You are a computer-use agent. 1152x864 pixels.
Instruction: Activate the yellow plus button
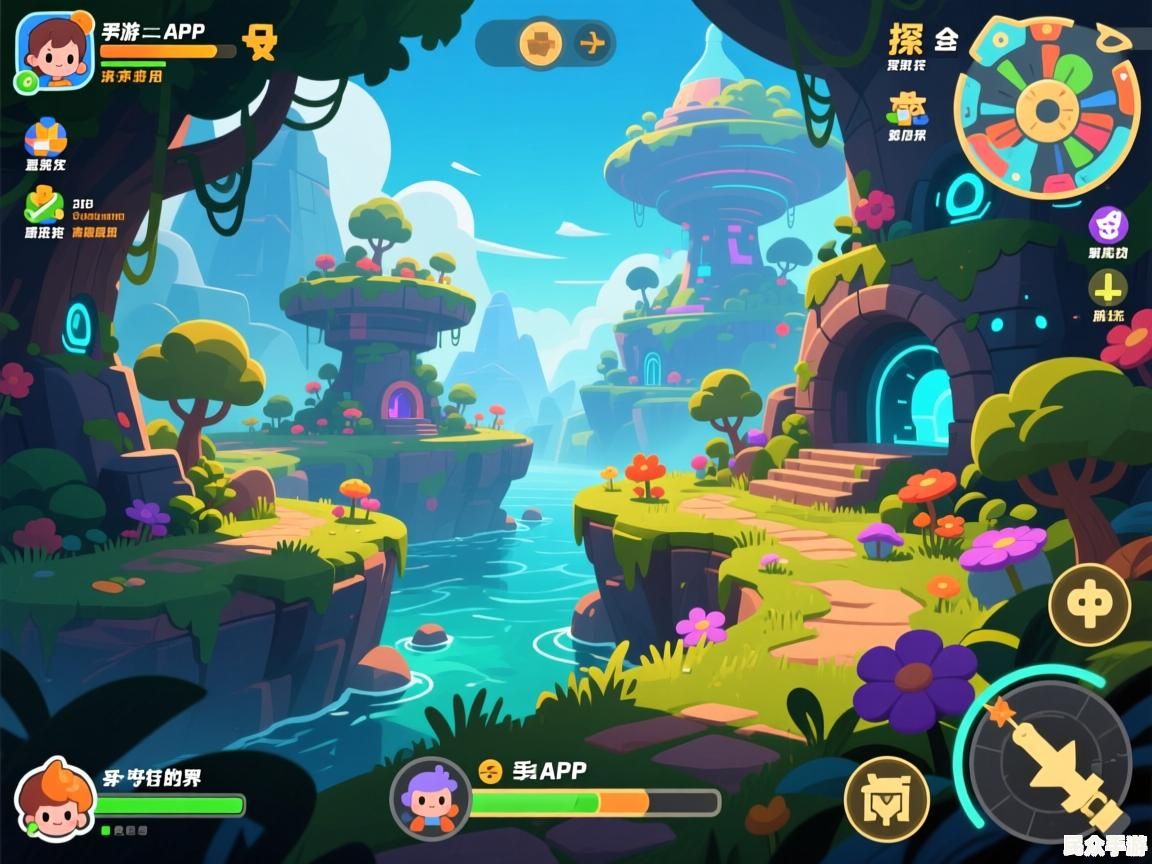[1107, 290]
